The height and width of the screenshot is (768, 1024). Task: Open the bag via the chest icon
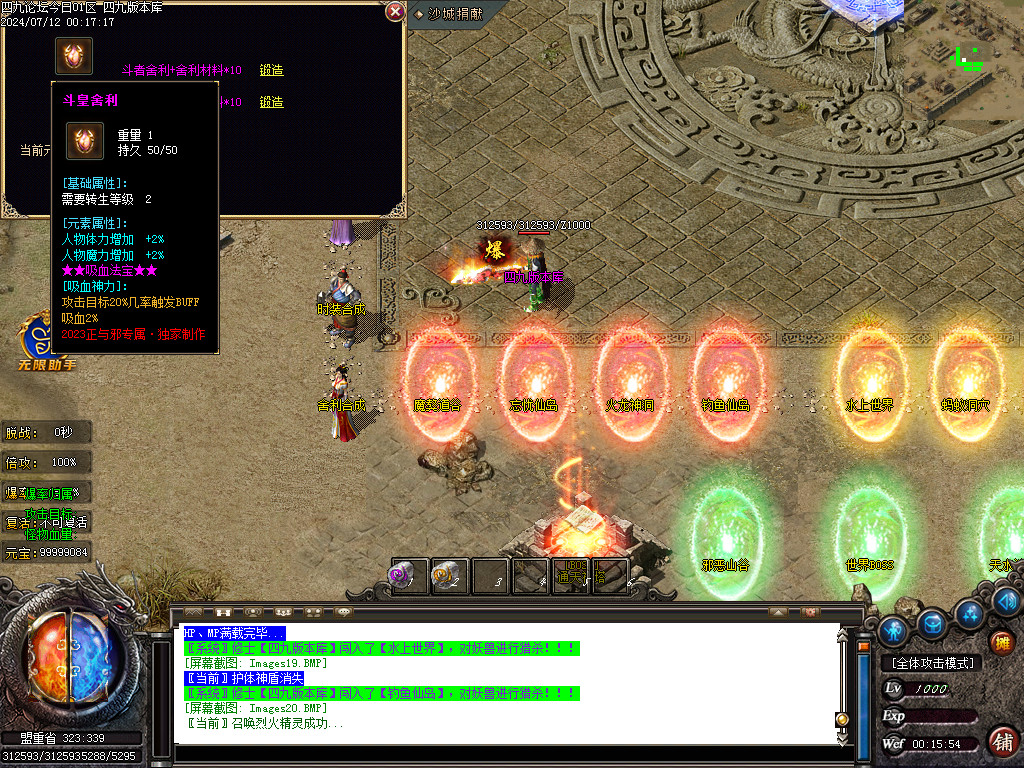[932, 624]
